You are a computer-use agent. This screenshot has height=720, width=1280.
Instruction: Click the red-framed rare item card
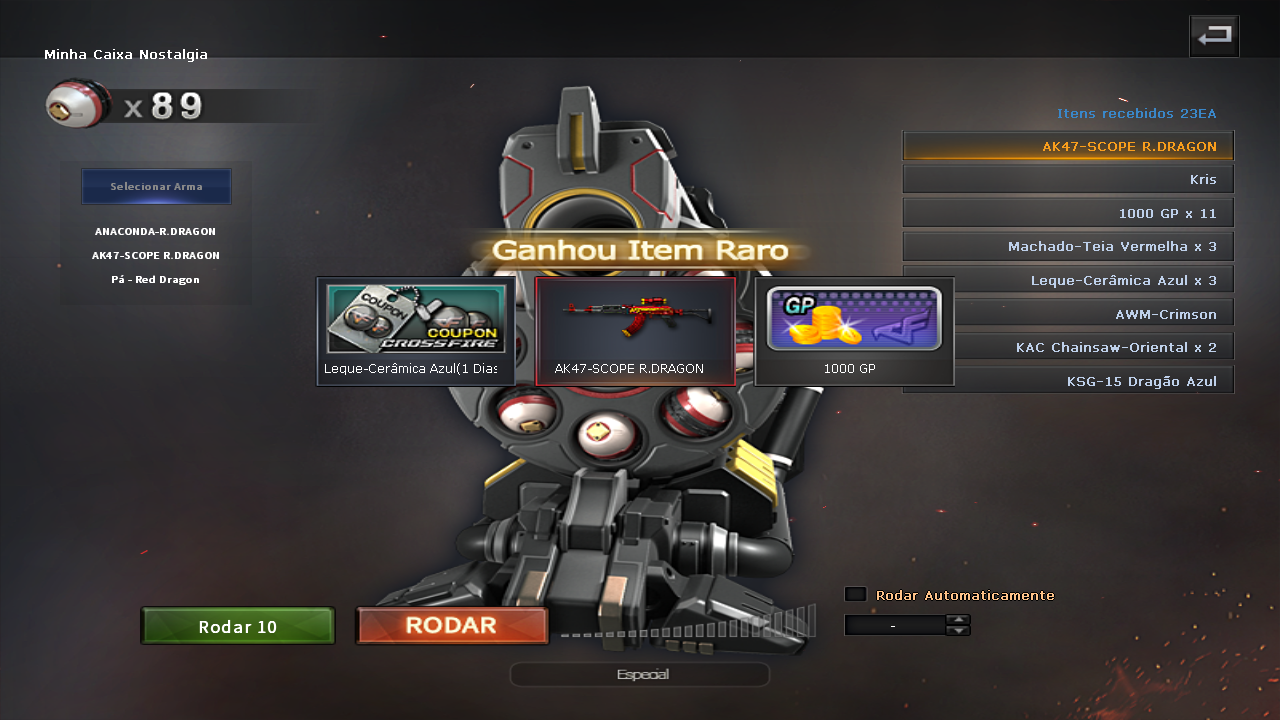[635, 330]
